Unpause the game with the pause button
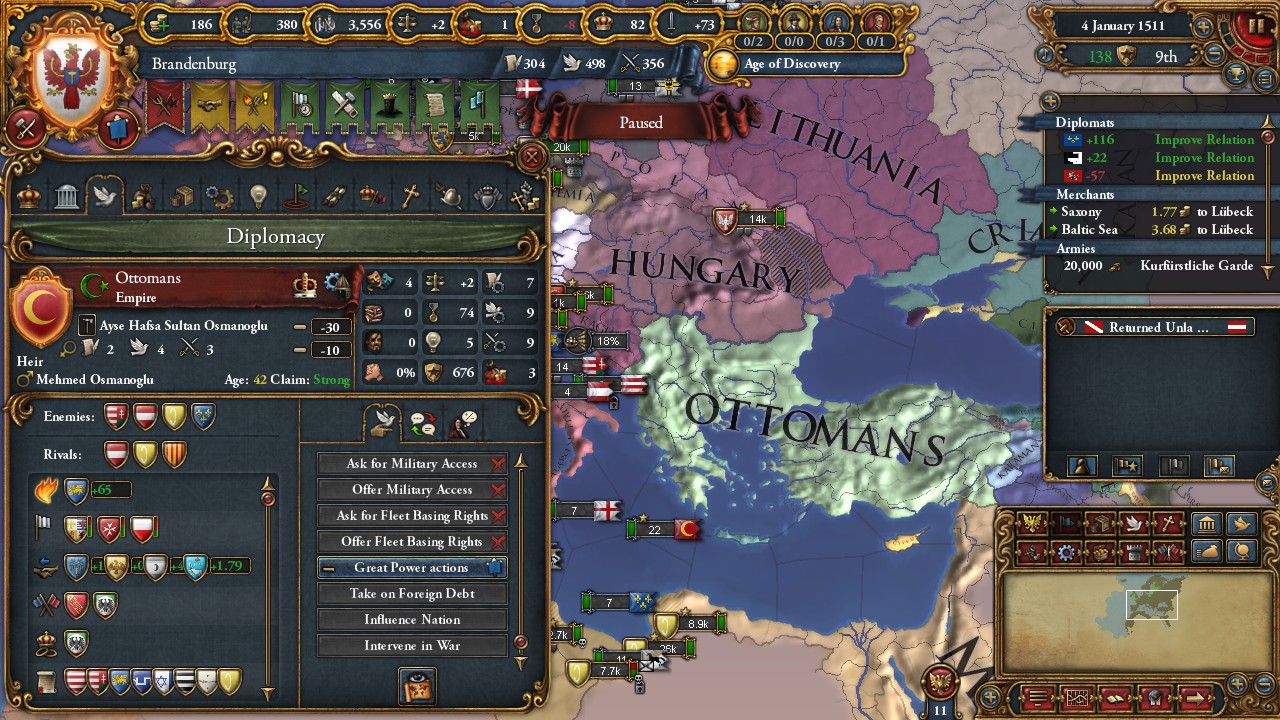1280x720 pixels. coord(1255,25)
